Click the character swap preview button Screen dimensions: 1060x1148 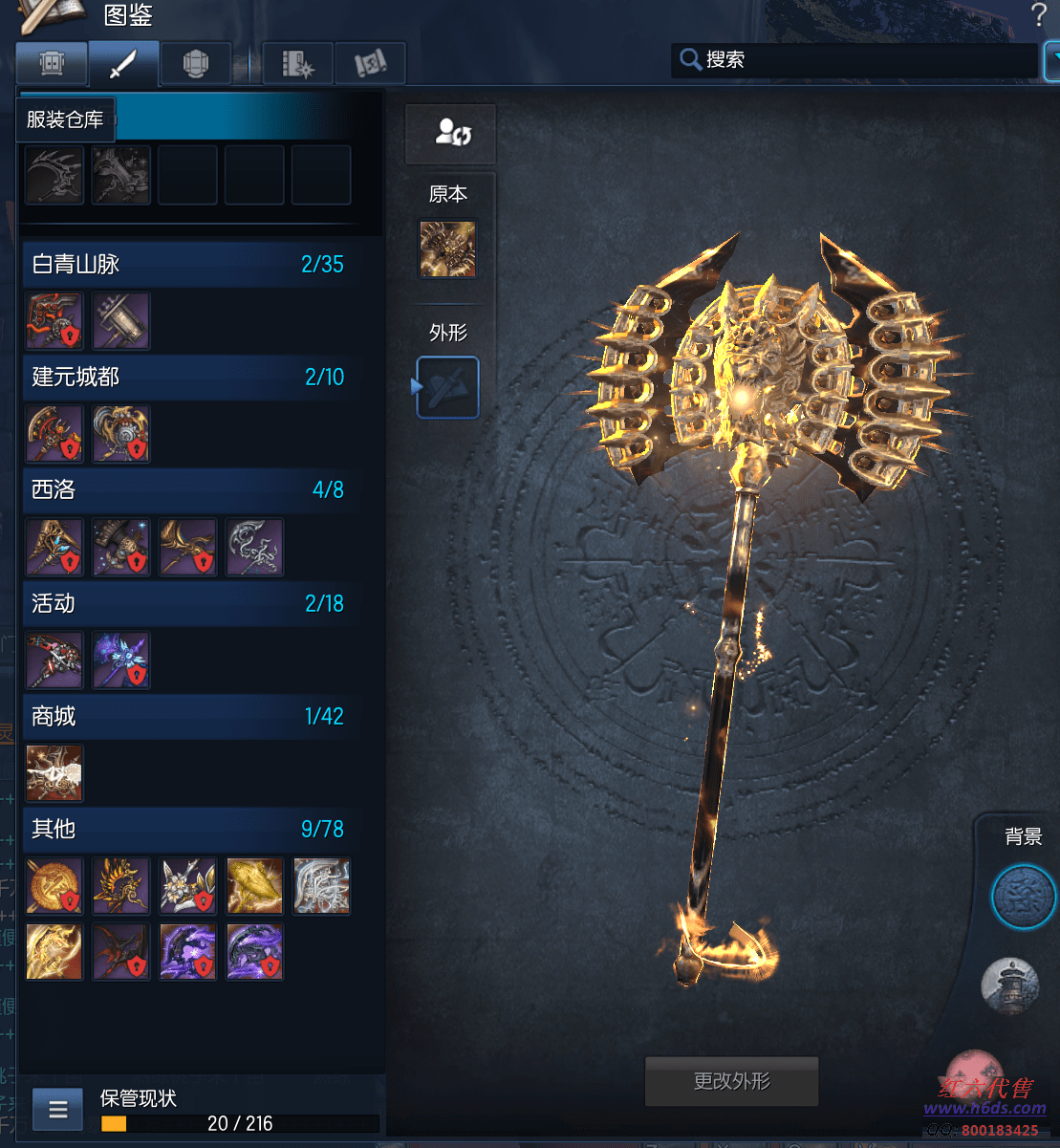[x=451, y=134]
